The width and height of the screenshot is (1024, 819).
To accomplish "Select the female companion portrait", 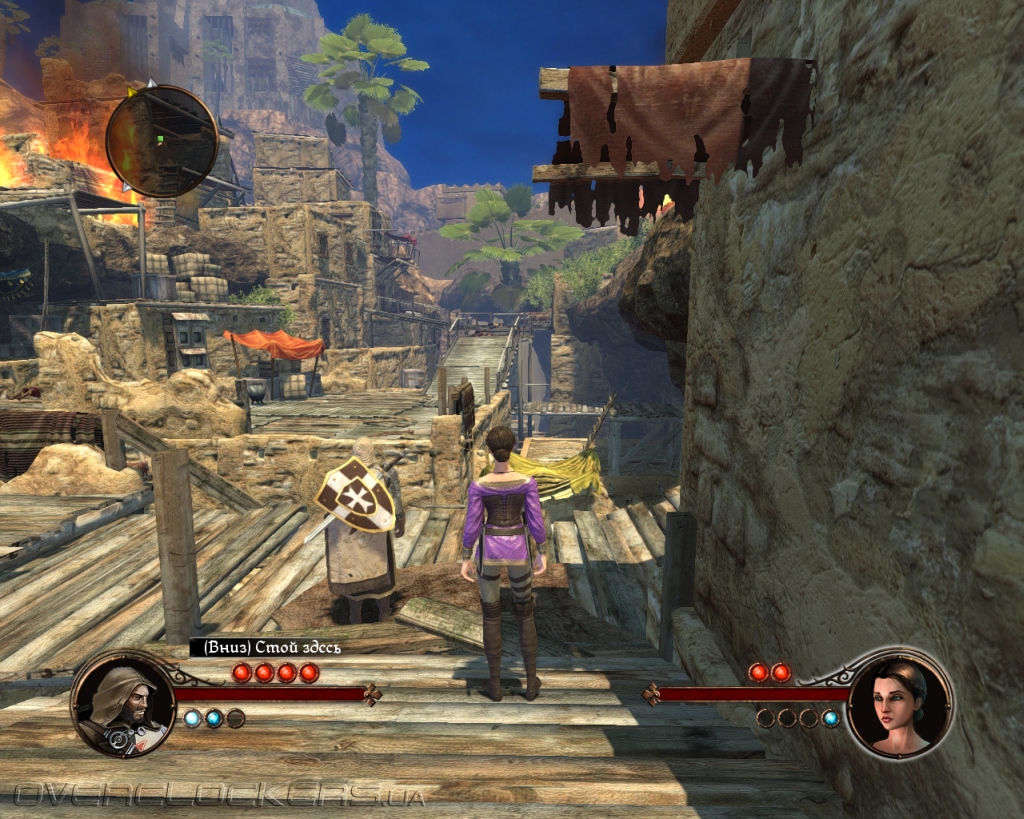I will (898, 702).
